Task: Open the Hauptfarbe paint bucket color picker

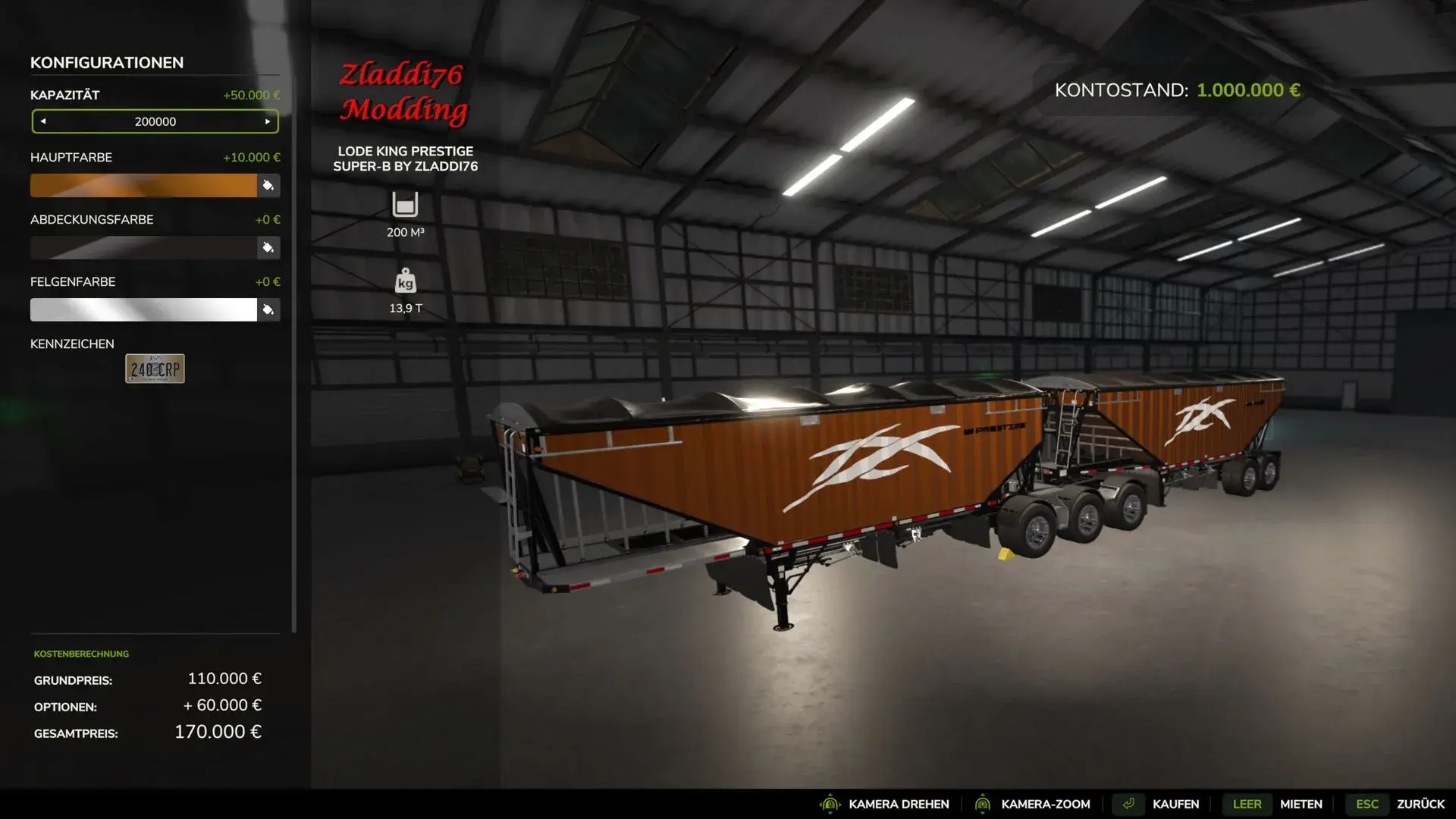Action: pyautogui.click(x=269, y=185)
